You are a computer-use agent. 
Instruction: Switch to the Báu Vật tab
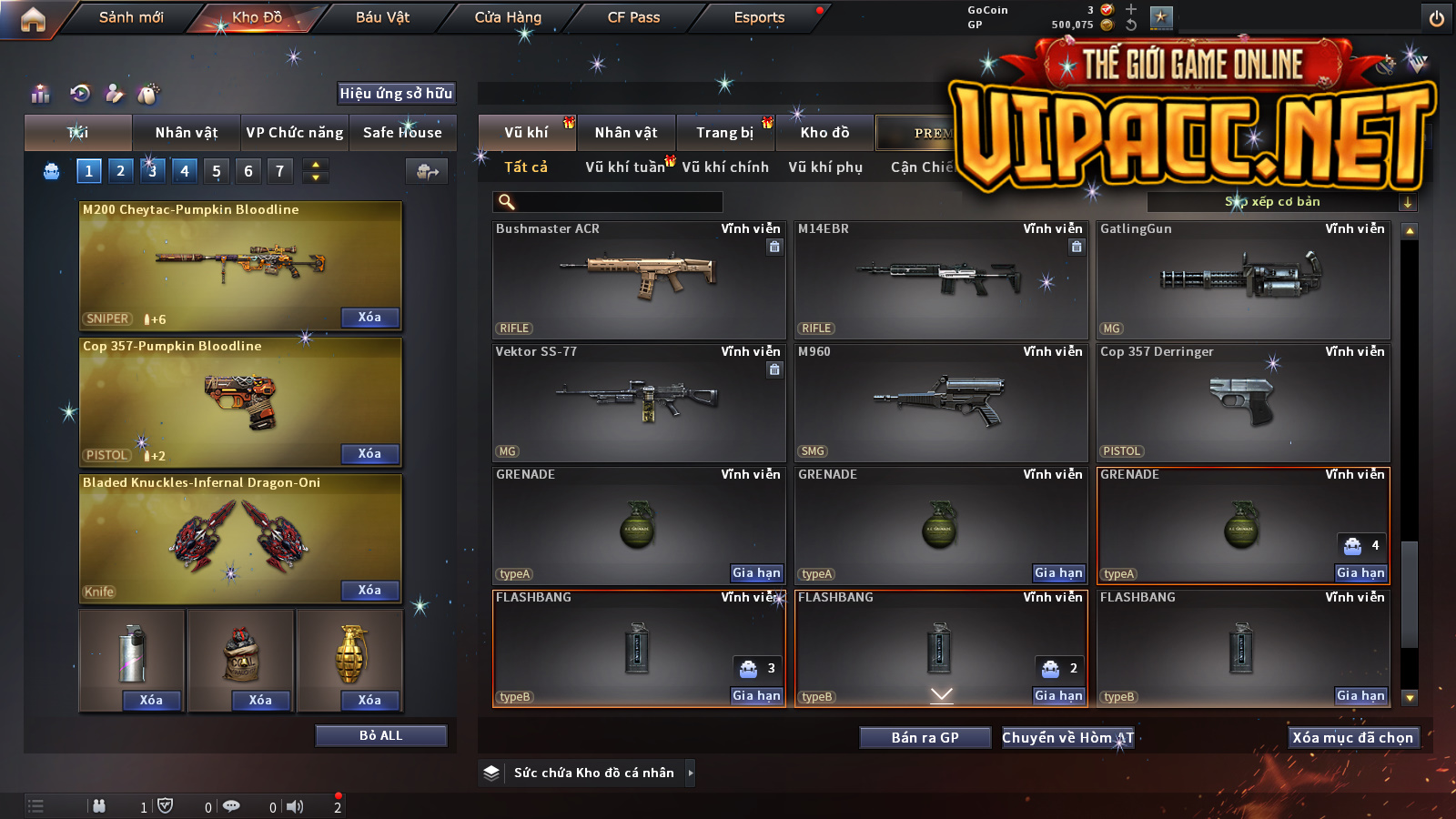pyautogui.click(x=382, y=17)
